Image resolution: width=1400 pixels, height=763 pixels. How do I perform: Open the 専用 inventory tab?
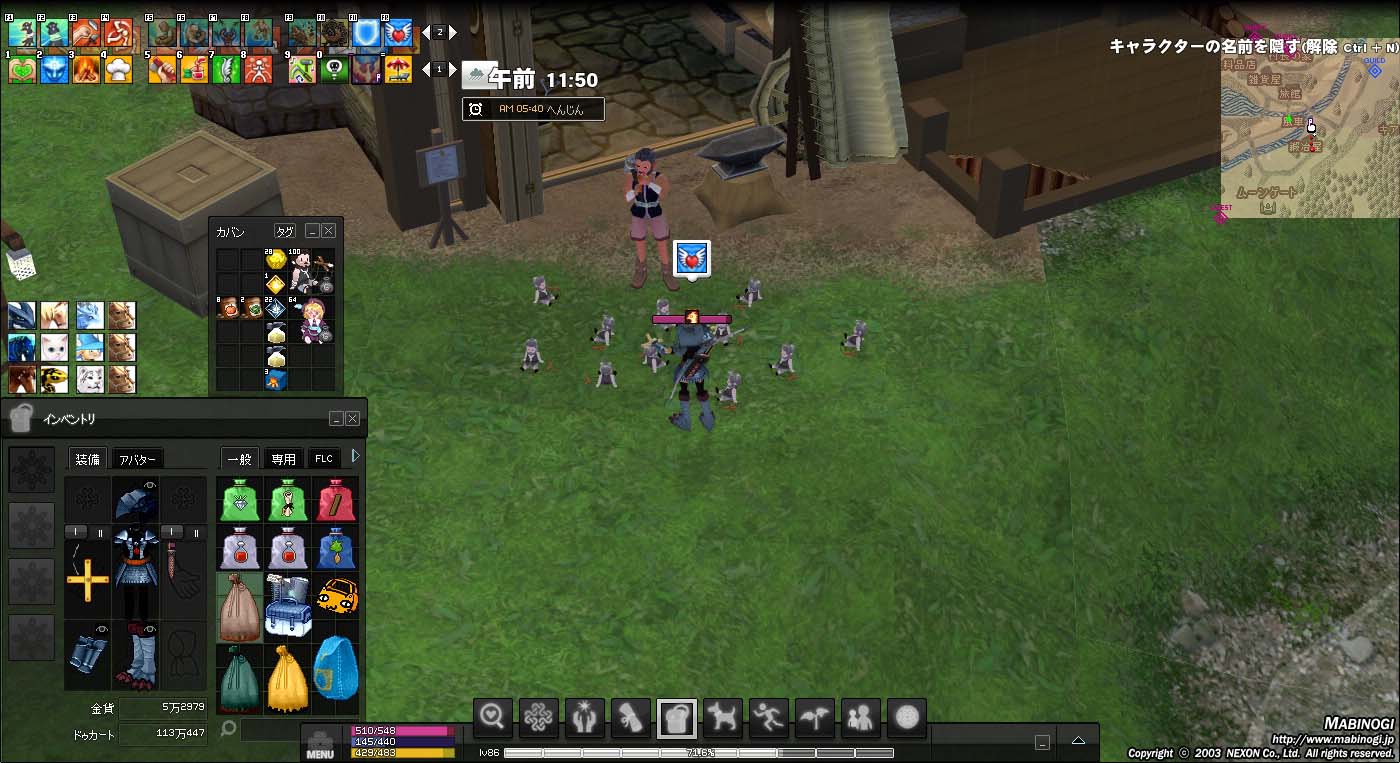click(x=283, y=459)
